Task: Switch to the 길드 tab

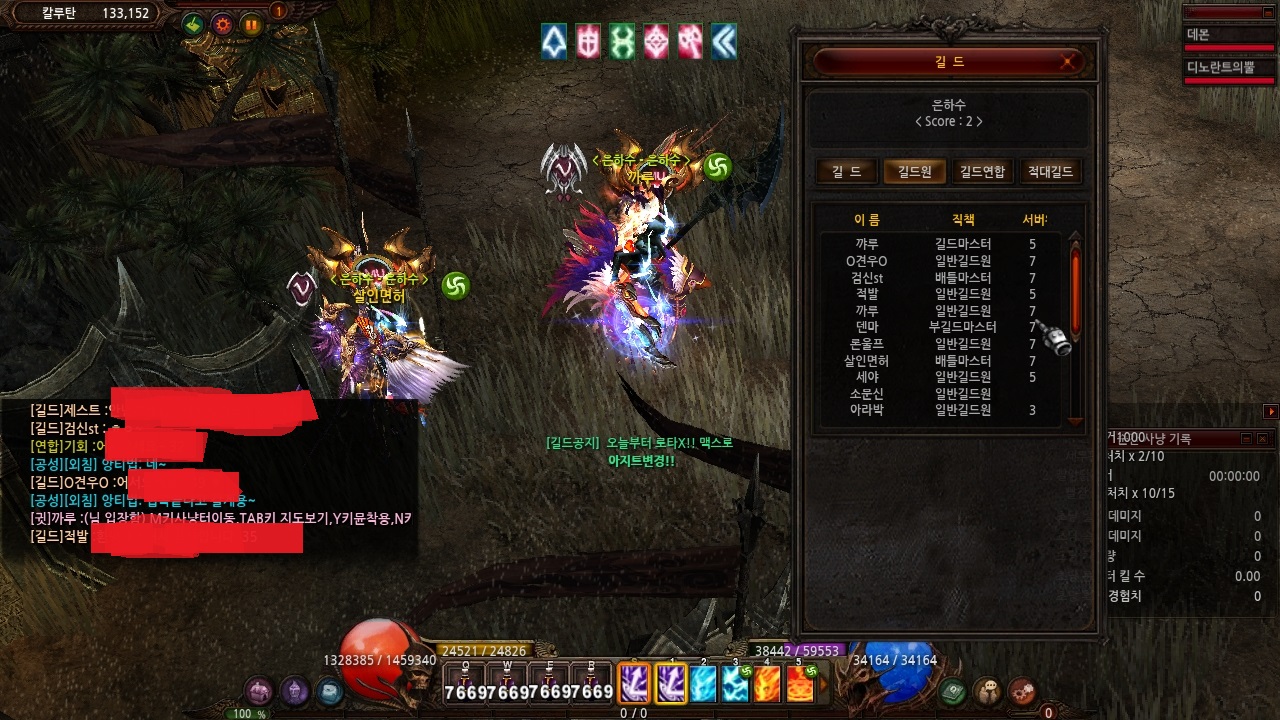Action: click(846, 171)
